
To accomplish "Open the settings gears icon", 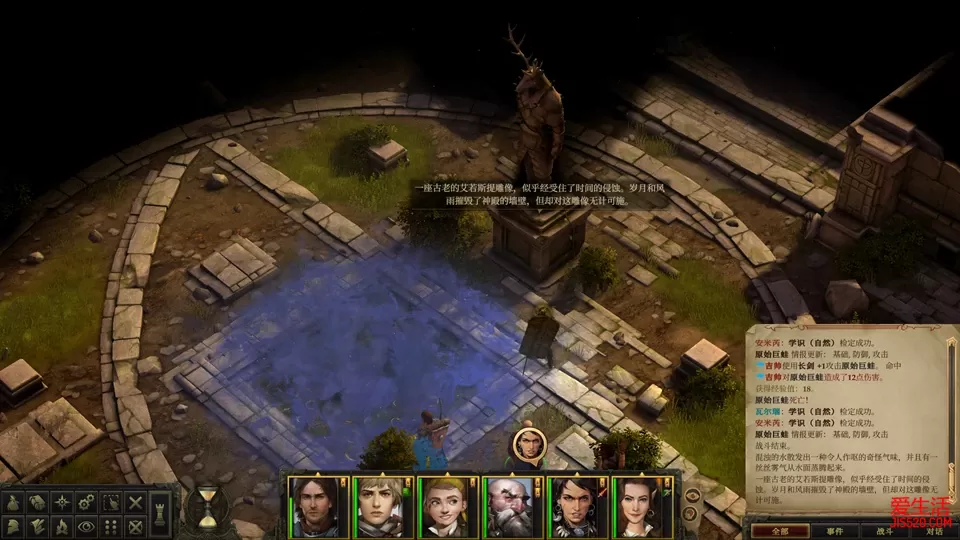I will pyautogui.click(x=86, y=502).
